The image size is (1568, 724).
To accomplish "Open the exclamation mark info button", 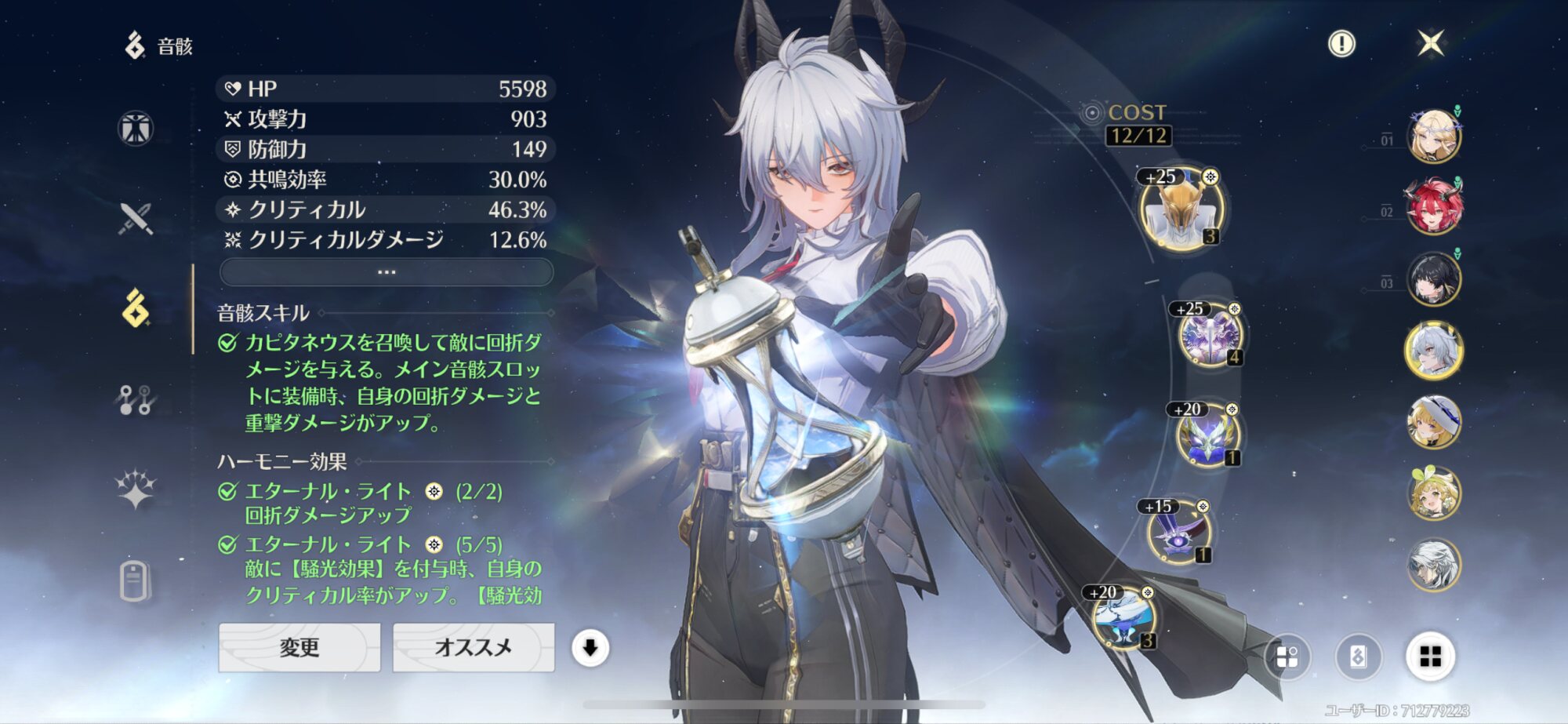I will 1341,44.
